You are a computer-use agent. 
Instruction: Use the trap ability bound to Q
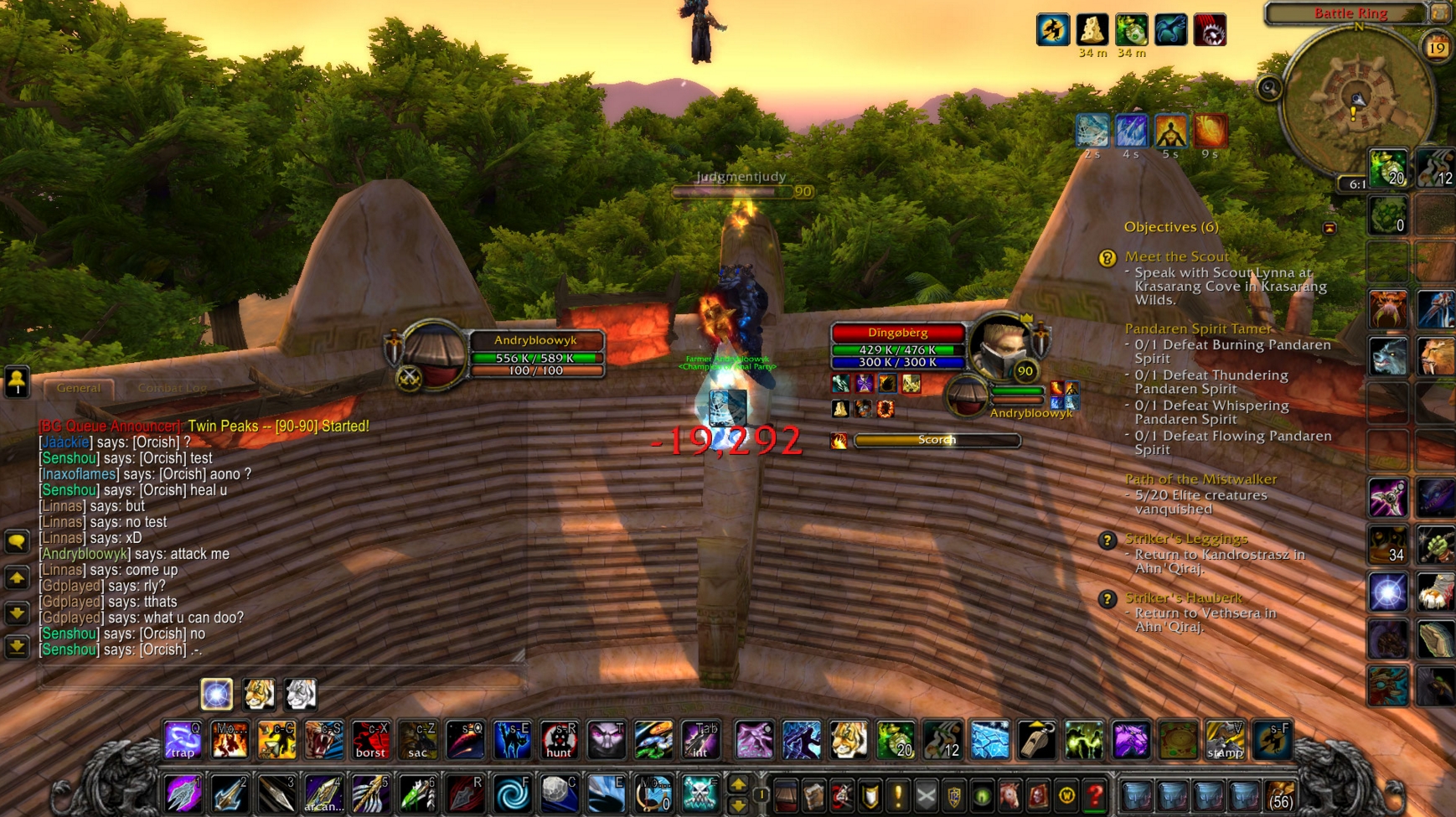[x=183, y=741]
